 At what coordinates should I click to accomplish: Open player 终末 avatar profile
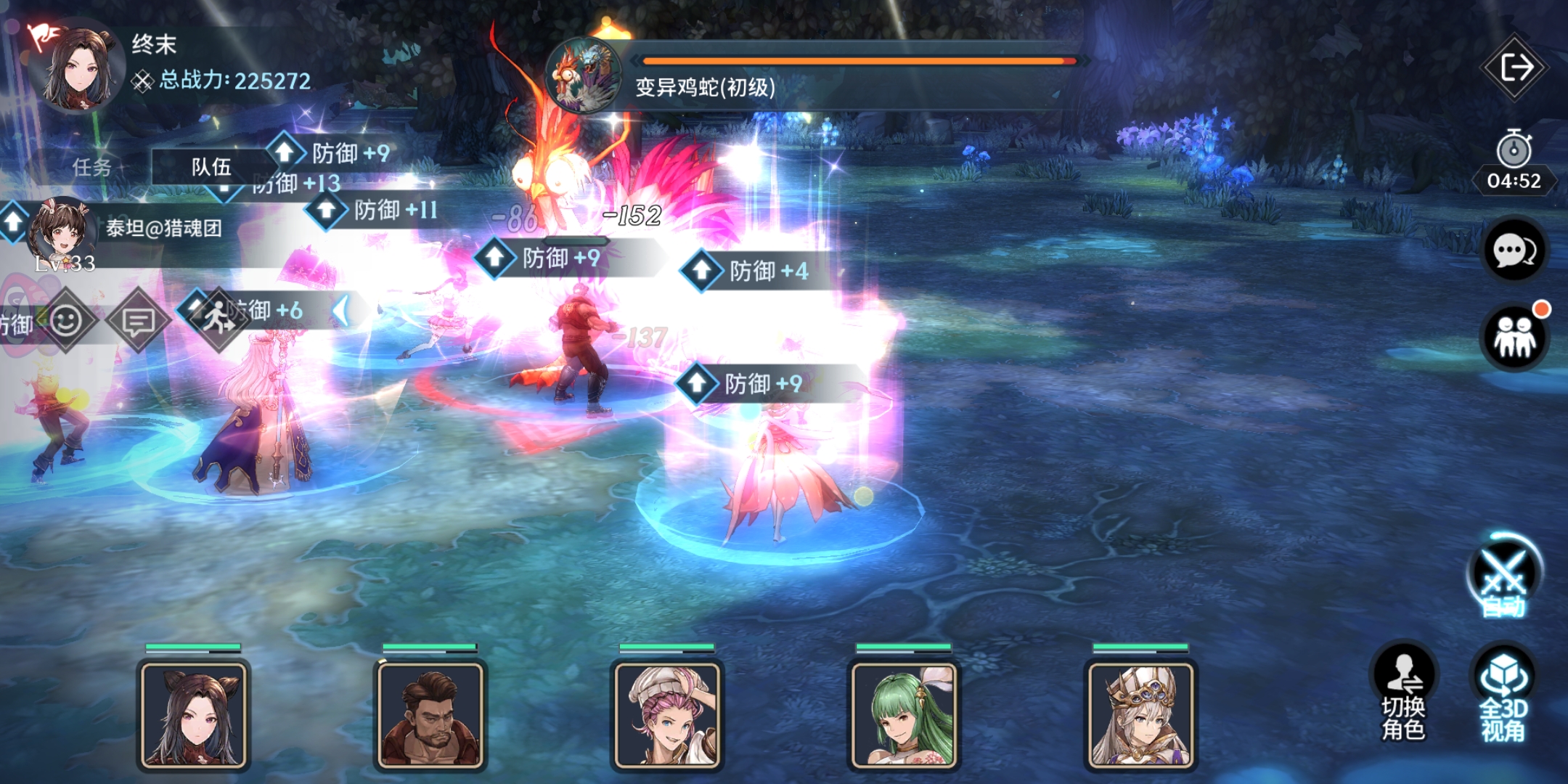click(x=76, y=68)
